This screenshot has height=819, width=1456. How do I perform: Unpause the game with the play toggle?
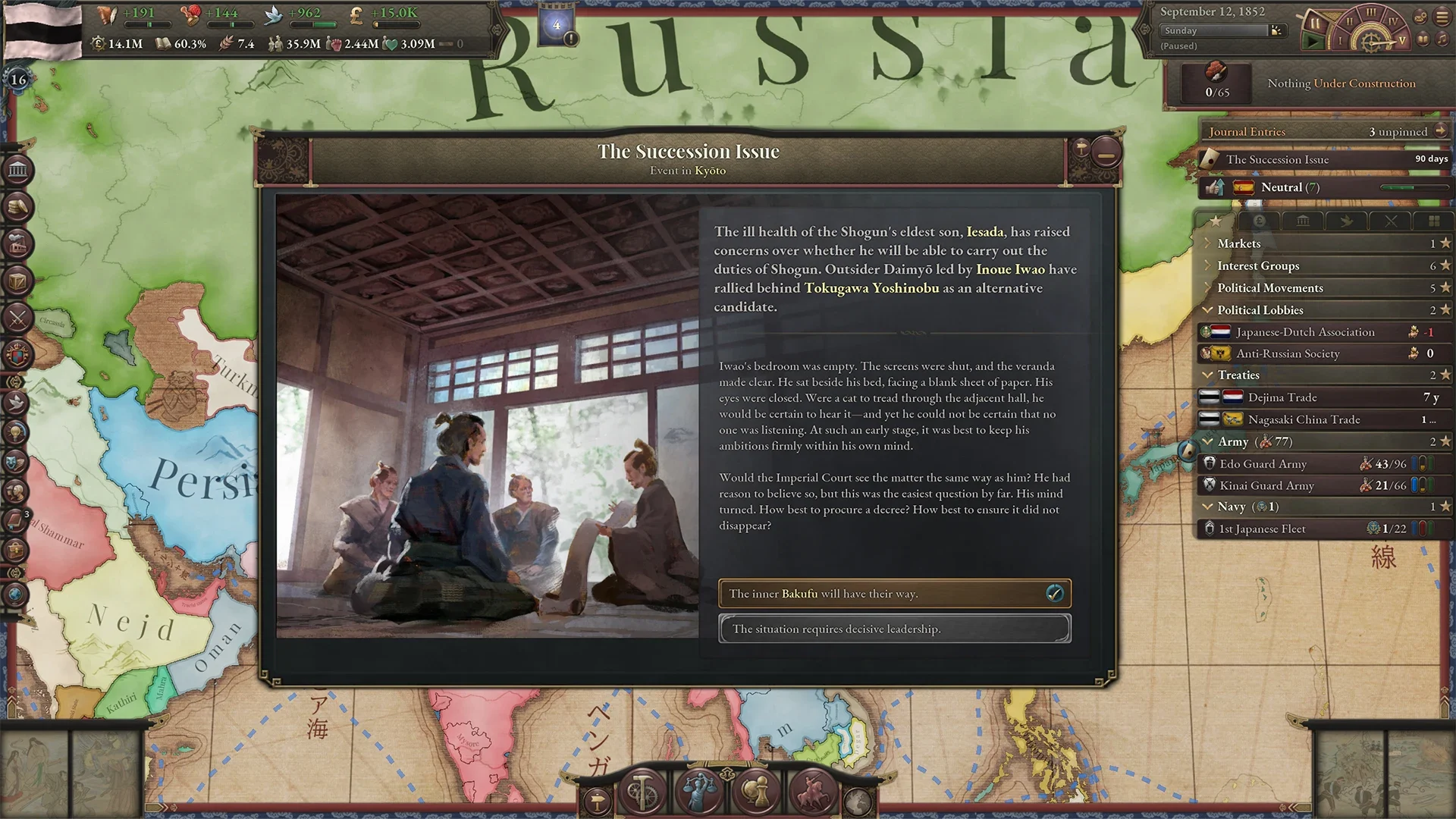[1313, 42]
